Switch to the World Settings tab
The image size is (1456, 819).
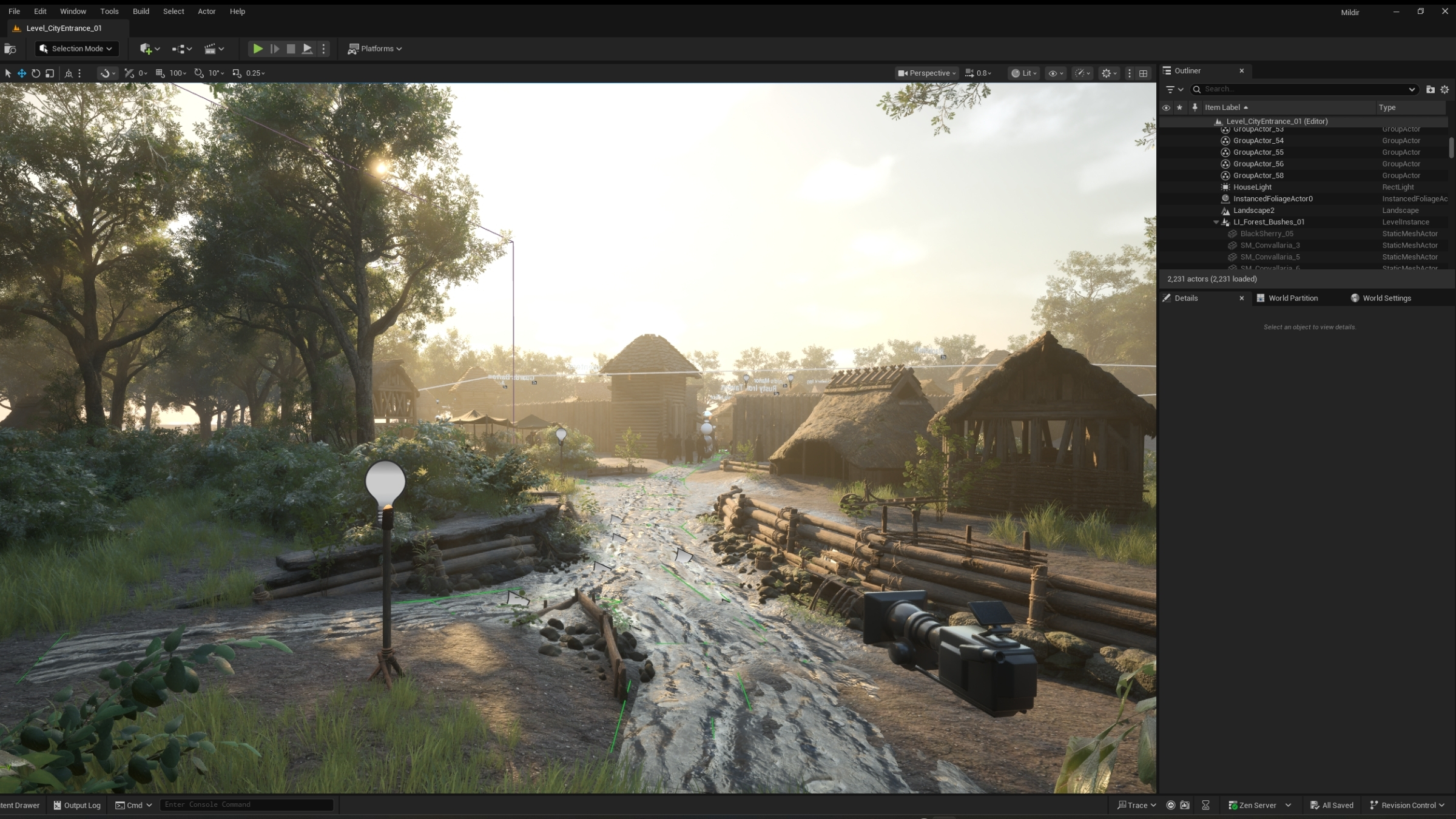click(x=1386, y=298)
